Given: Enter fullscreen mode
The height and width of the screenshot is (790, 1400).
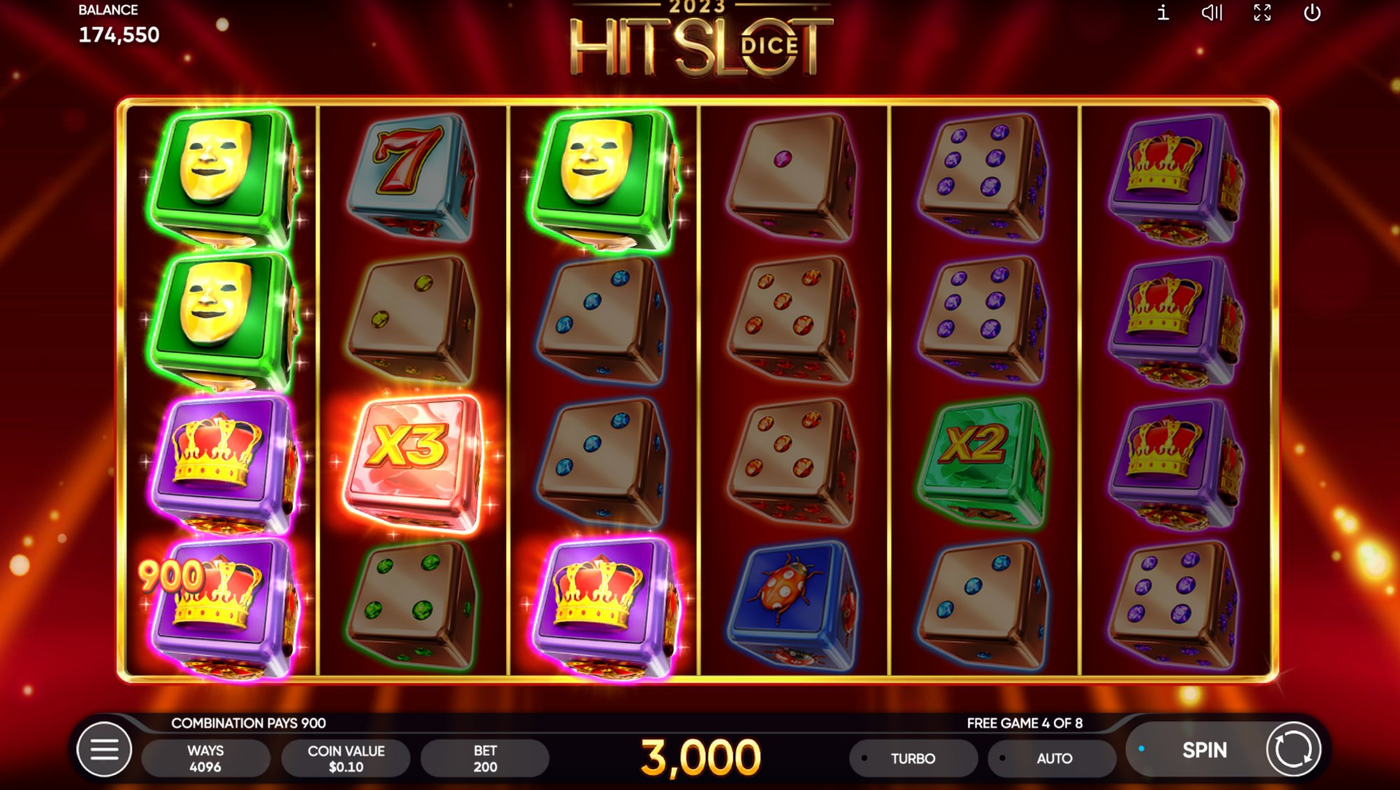Looking at the screenshot, I should 1262,13.
